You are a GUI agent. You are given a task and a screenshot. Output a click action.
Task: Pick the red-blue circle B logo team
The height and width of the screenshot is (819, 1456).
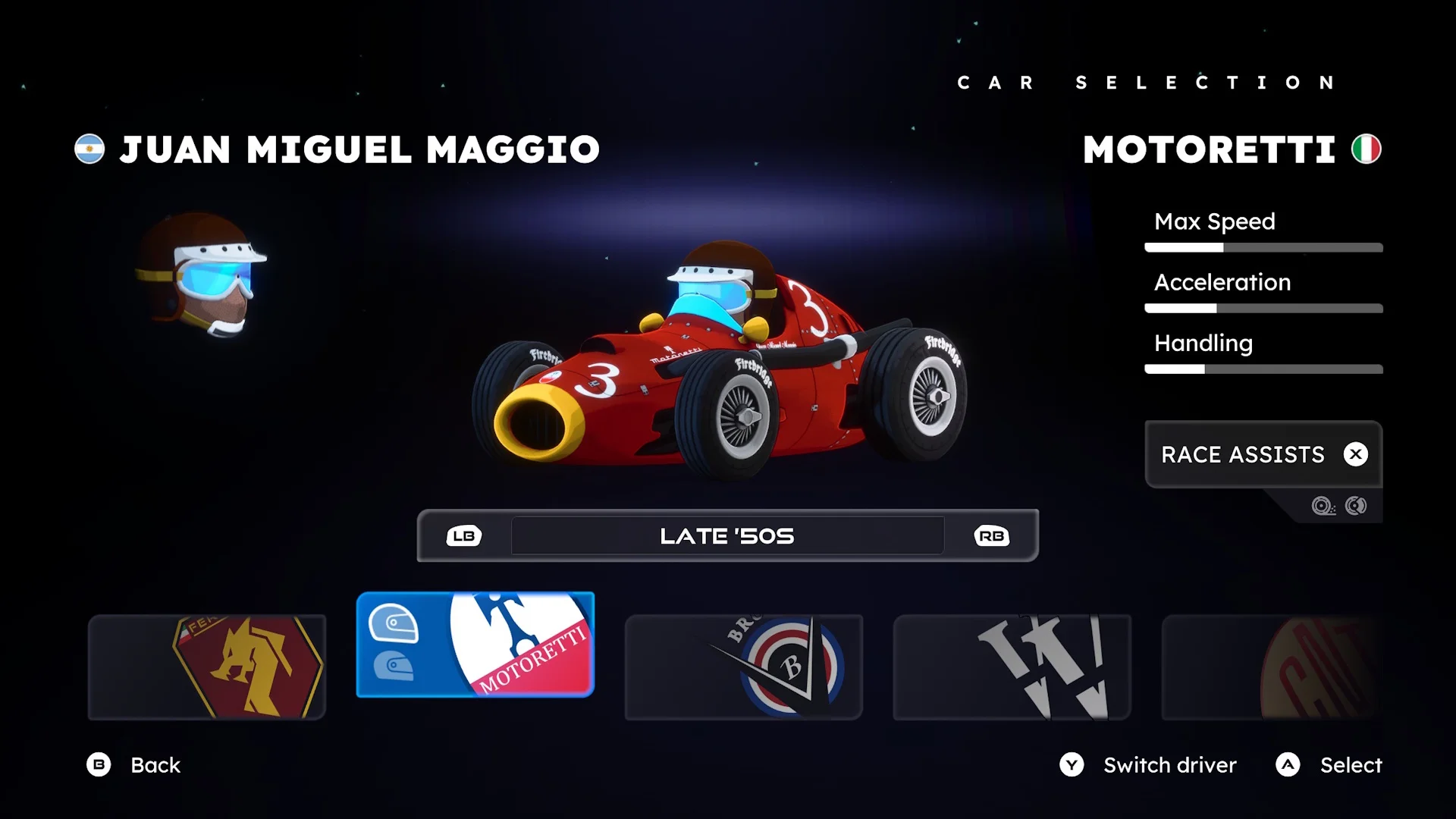(x=743, y=667)
